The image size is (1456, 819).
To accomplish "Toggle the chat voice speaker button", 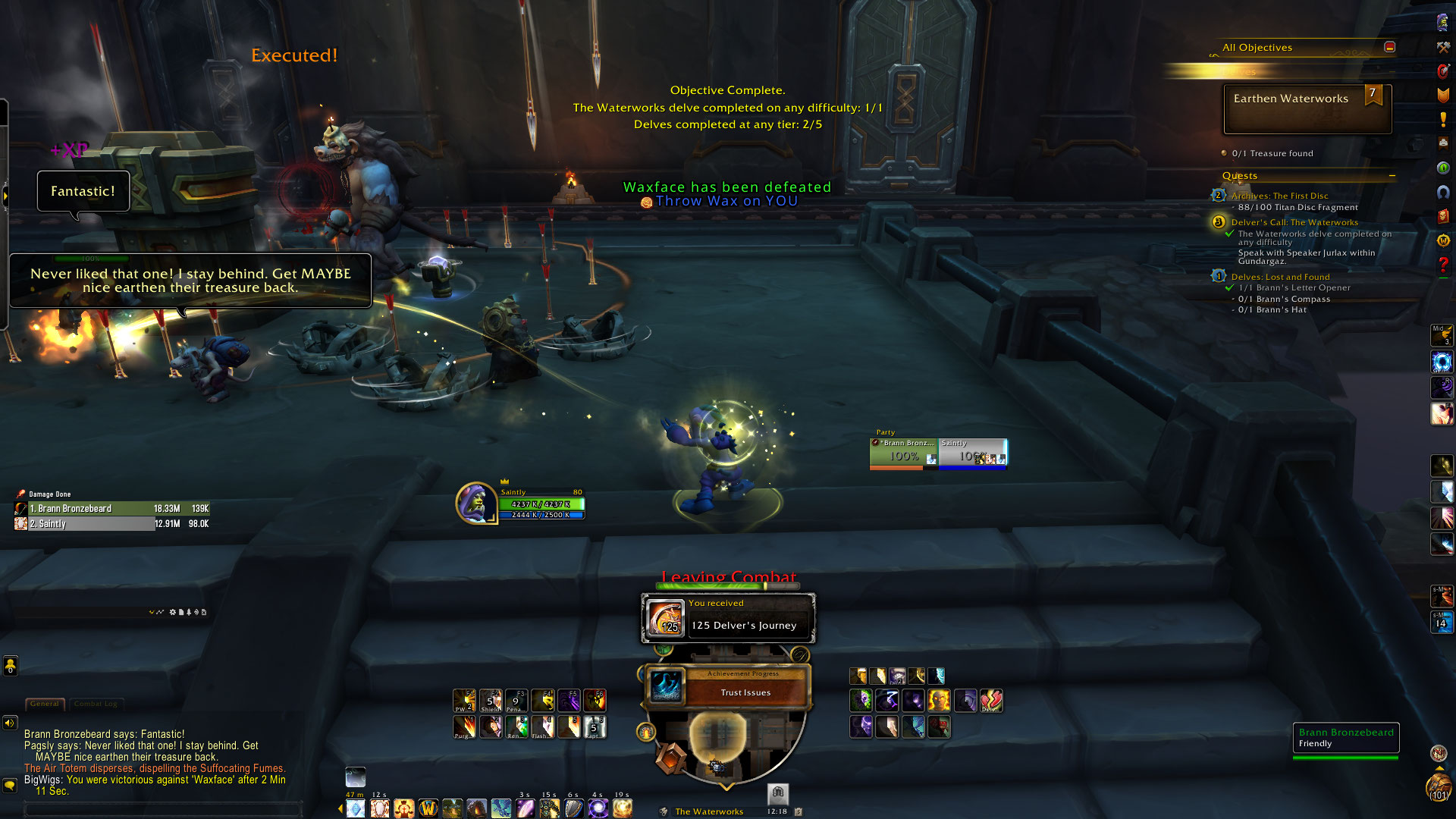I will [x=10, y=723].
